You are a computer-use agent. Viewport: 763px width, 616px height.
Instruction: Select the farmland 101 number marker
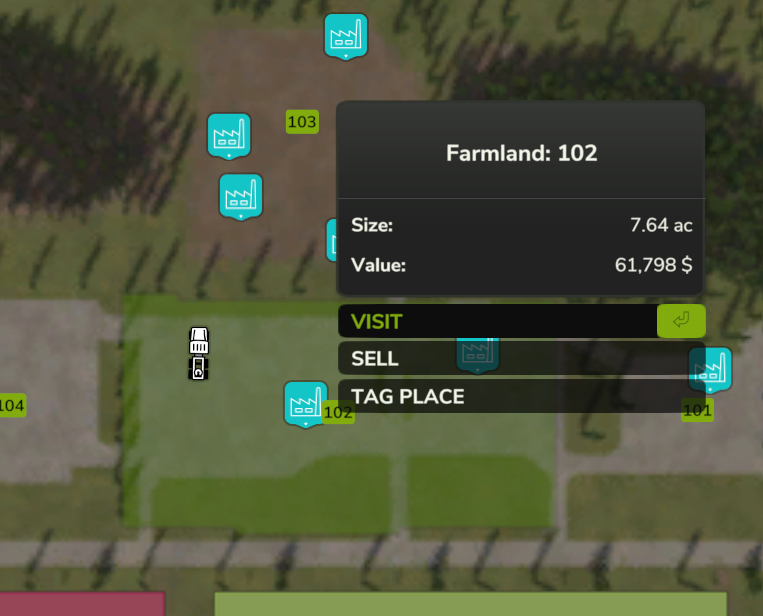pos(697,410)
